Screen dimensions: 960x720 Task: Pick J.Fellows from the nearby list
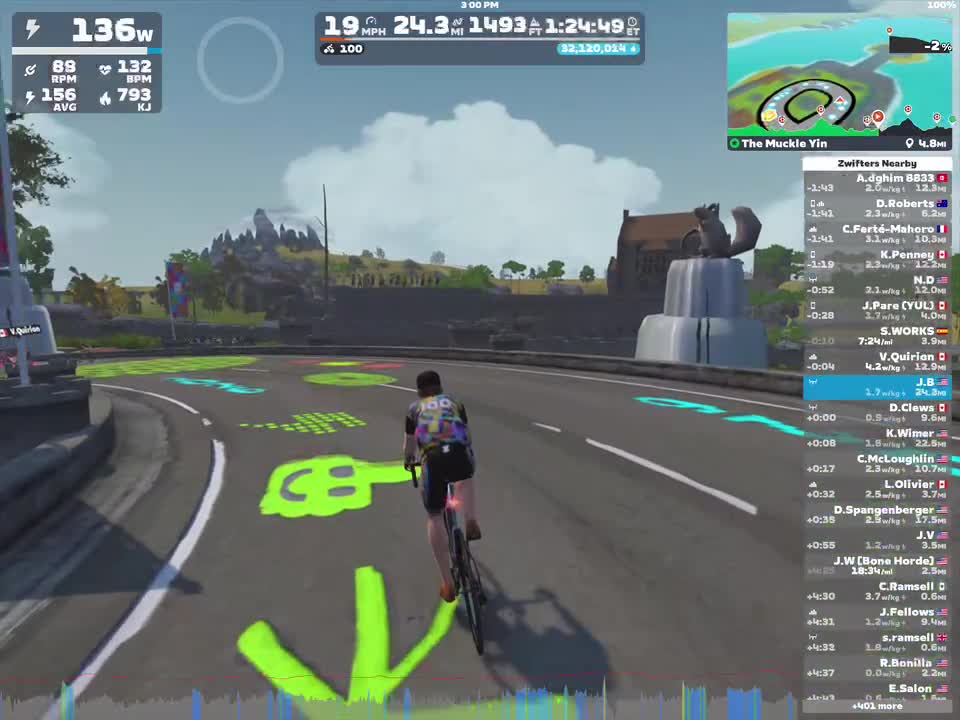(877, 616)
